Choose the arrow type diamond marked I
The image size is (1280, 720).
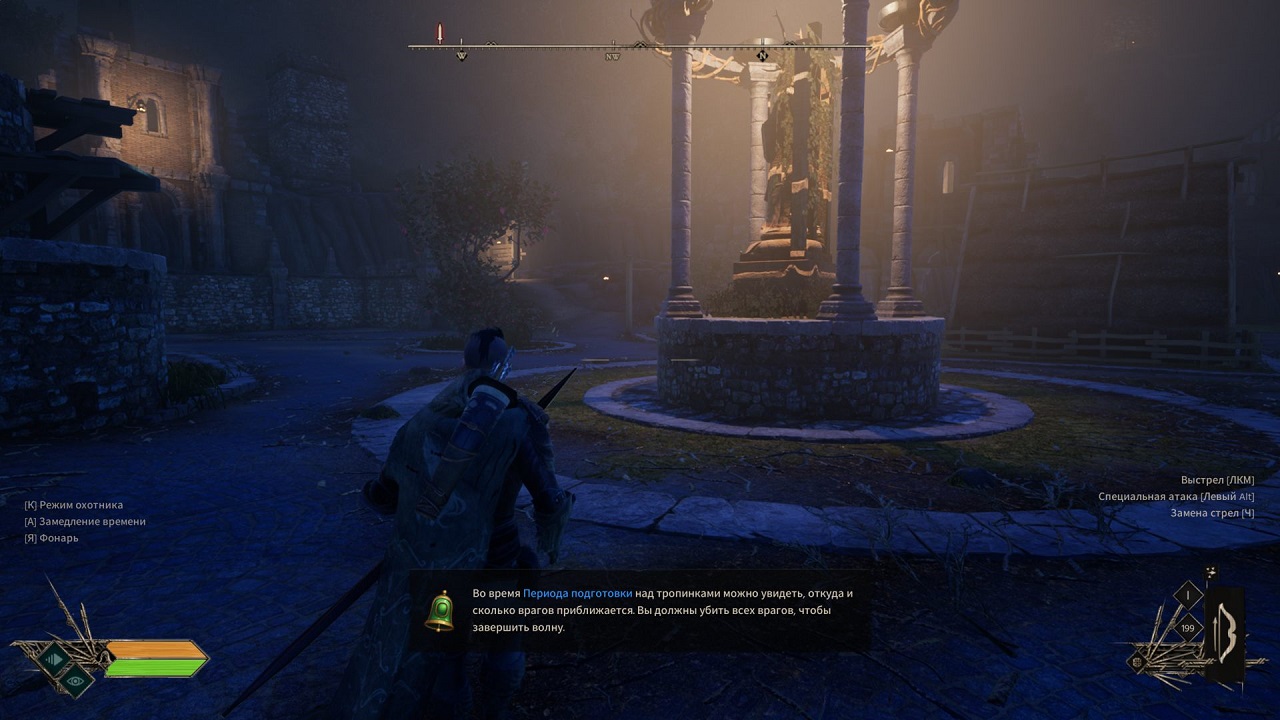point(1188,597)
